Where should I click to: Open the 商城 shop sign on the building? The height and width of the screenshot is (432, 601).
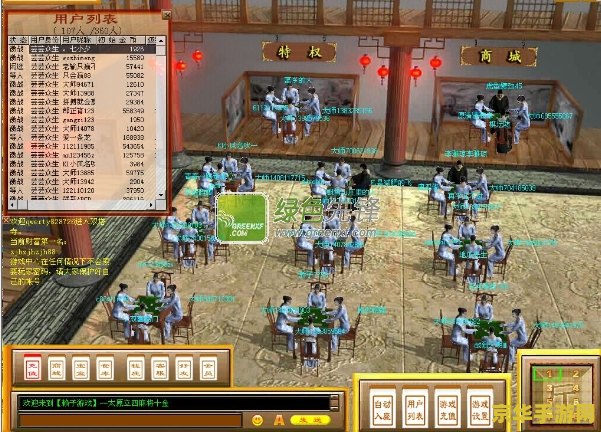pyautogui.click(x=500, y=57)
